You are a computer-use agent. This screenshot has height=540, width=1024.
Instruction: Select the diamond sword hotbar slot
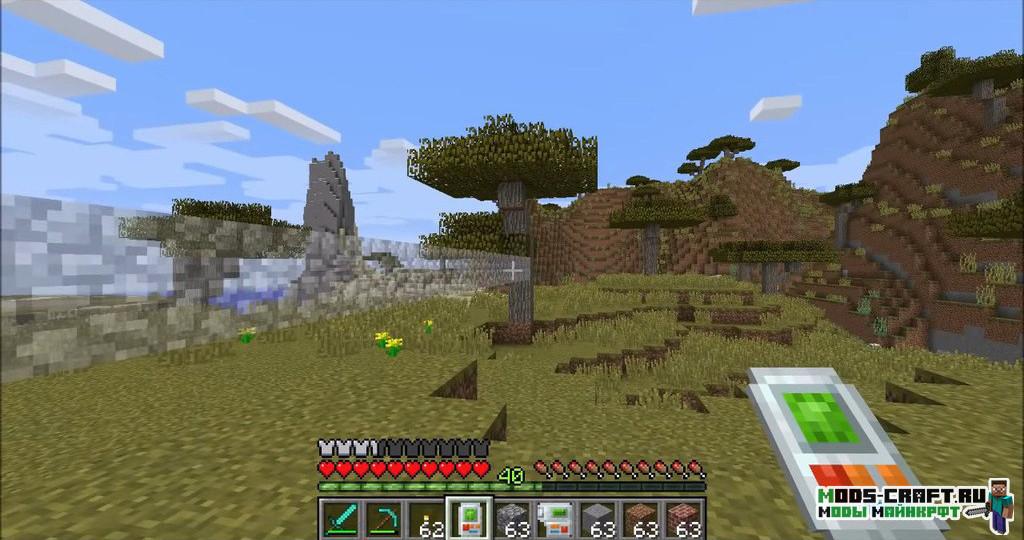click(x=340, y=519)
